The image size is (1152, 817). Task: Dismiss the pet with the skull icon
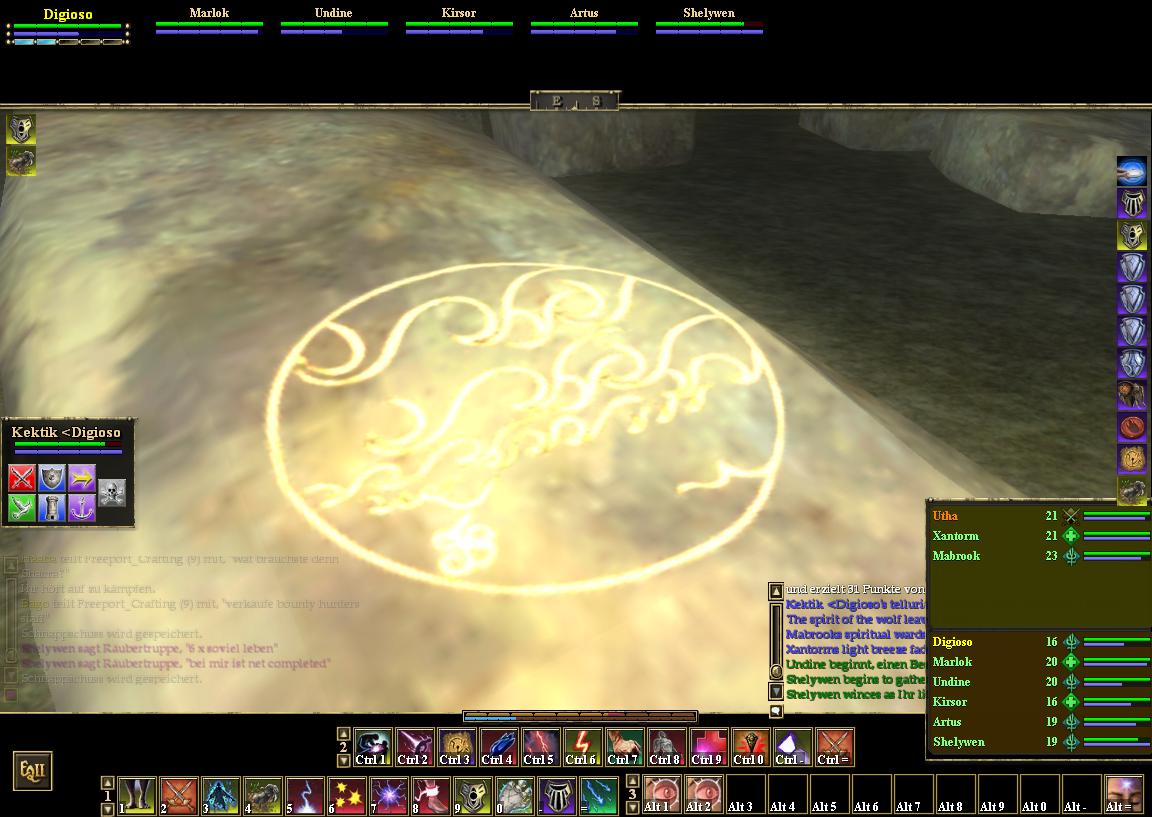[x=112, y=492]
